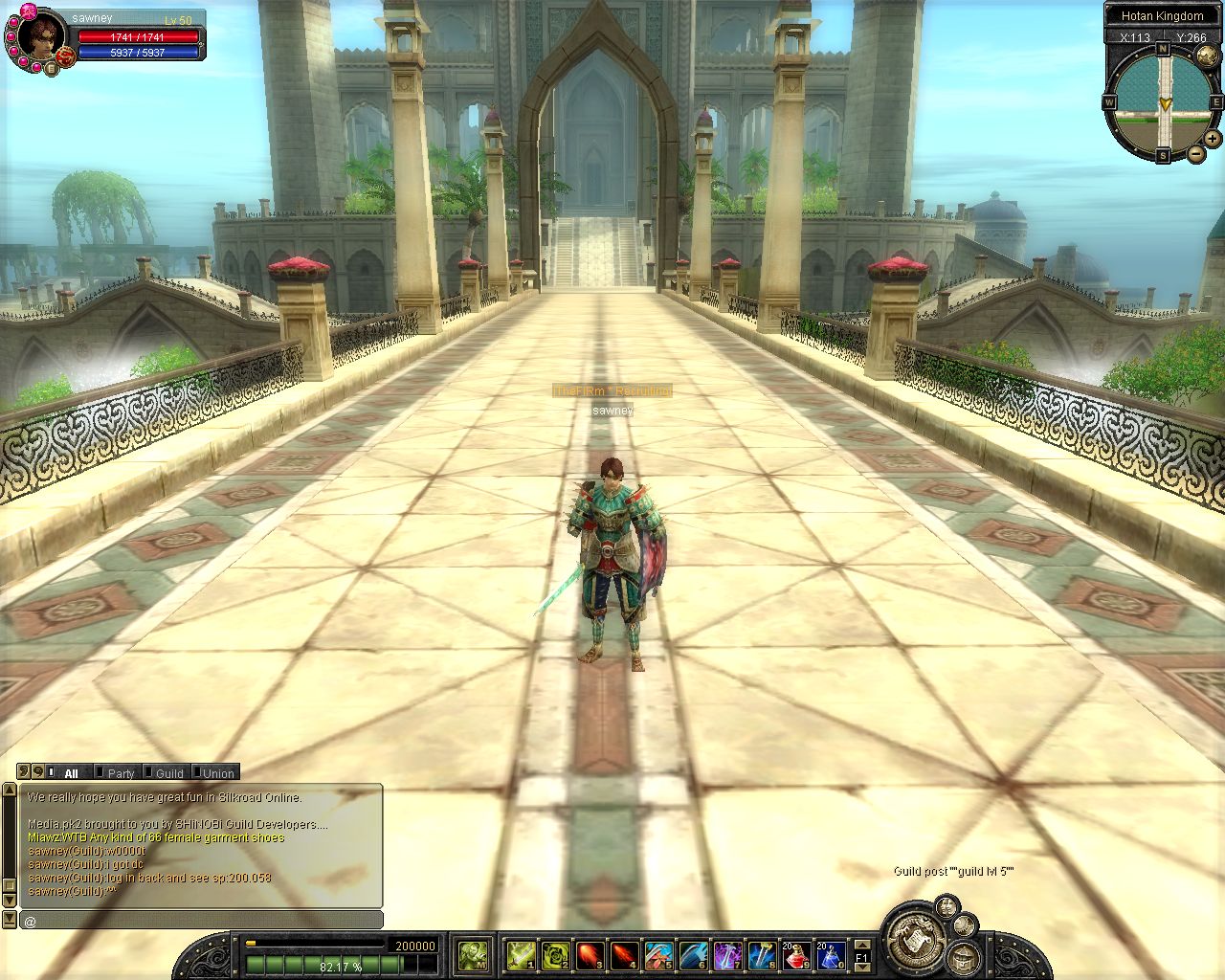Switch to the Party chat tab

121,773
